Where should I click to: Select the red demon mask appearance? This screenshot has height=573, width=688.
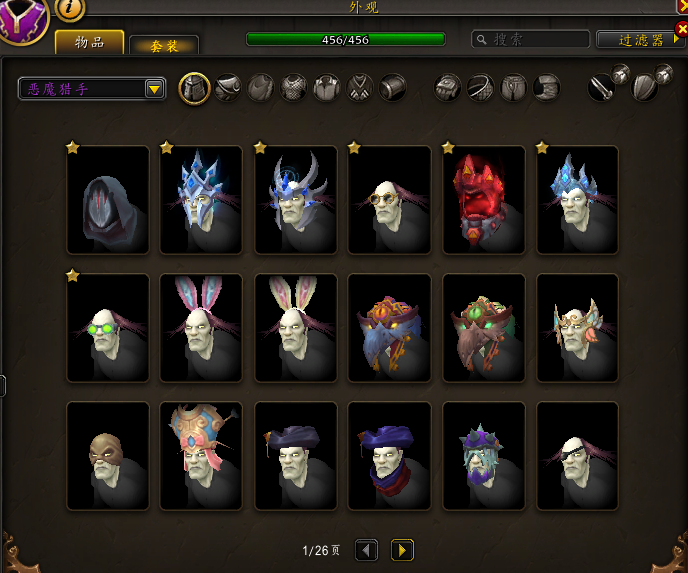484,200
